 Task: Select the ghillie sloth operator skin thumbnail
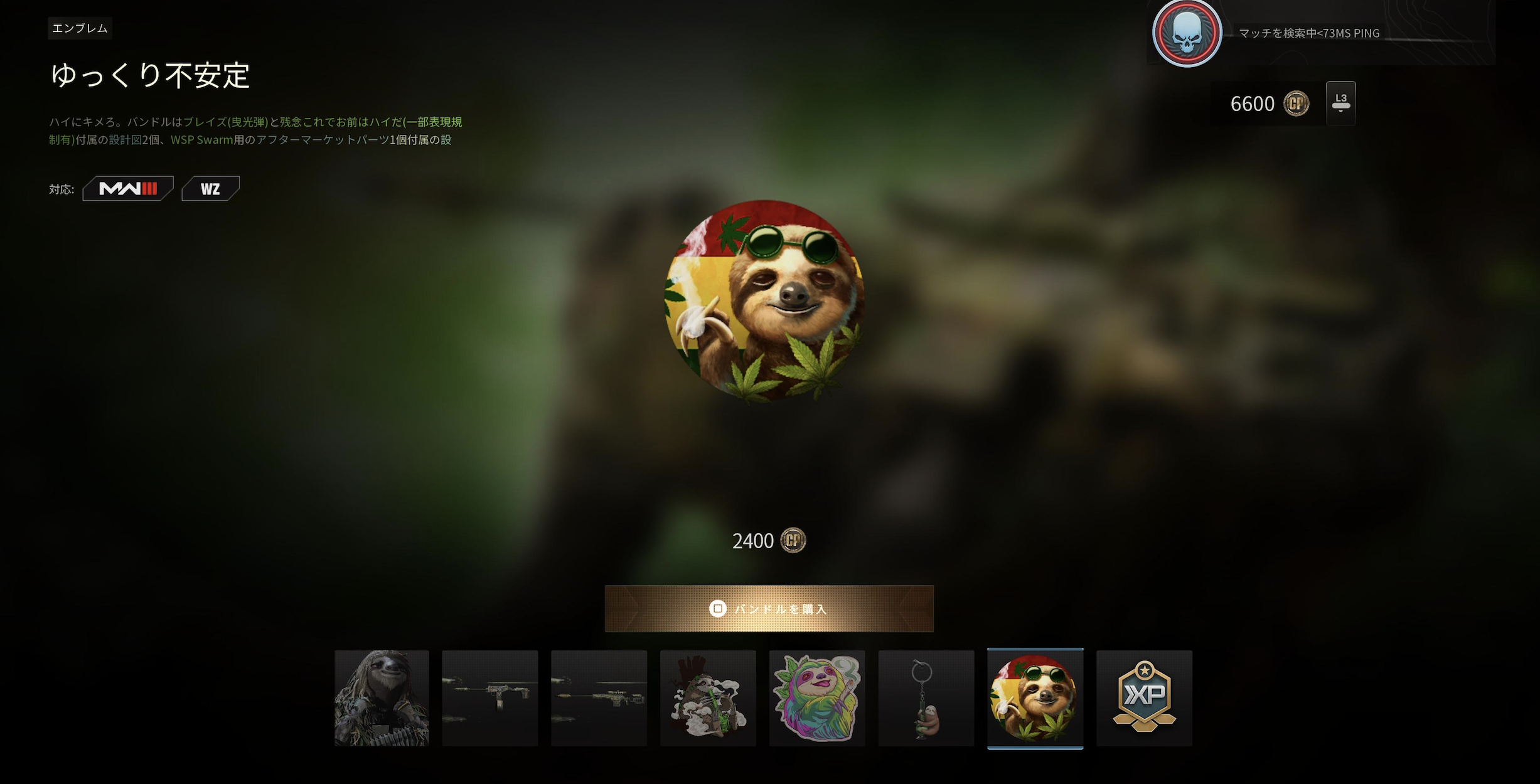pyautogui.click(x=382, y=698)
